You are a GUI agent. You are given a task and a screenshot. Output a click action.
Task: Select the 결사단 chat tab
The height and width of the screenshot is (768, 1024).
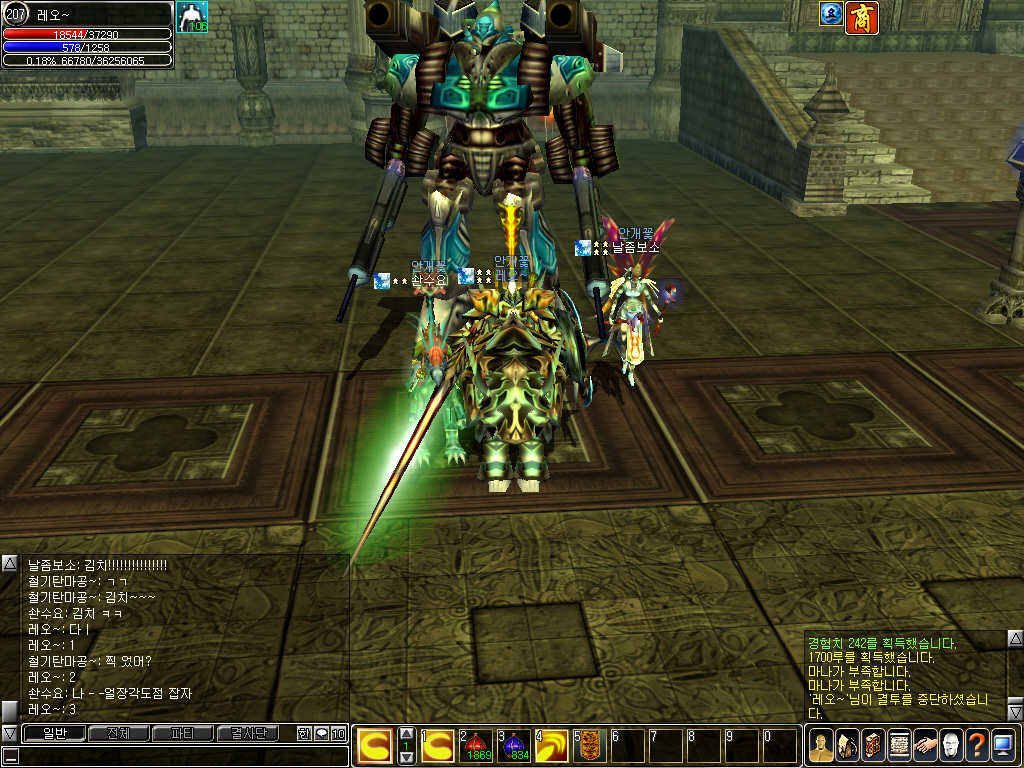pyautogui.click(x=248, y=733)
